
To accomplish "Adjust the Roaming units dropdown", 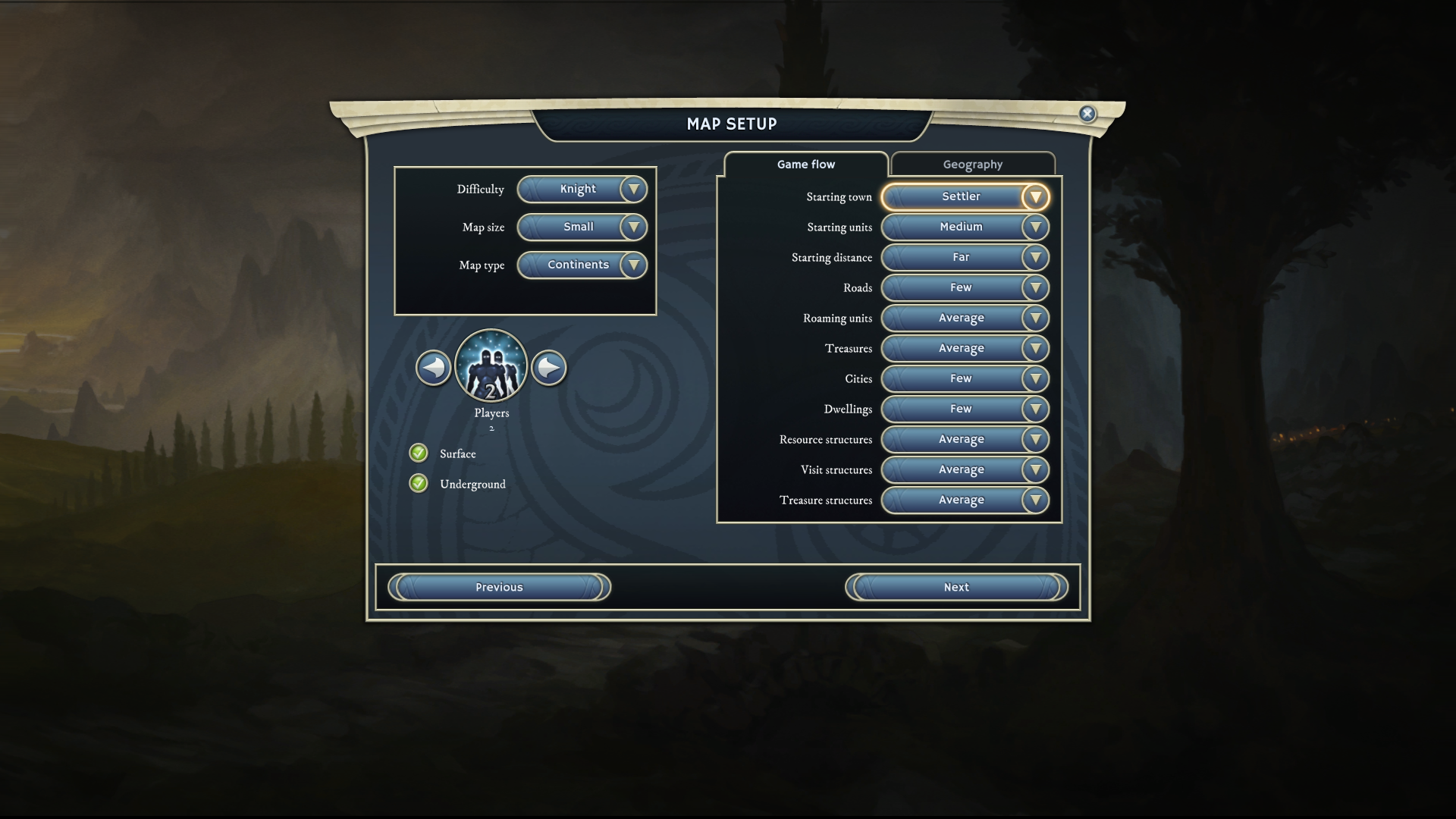I will point(965,318).
